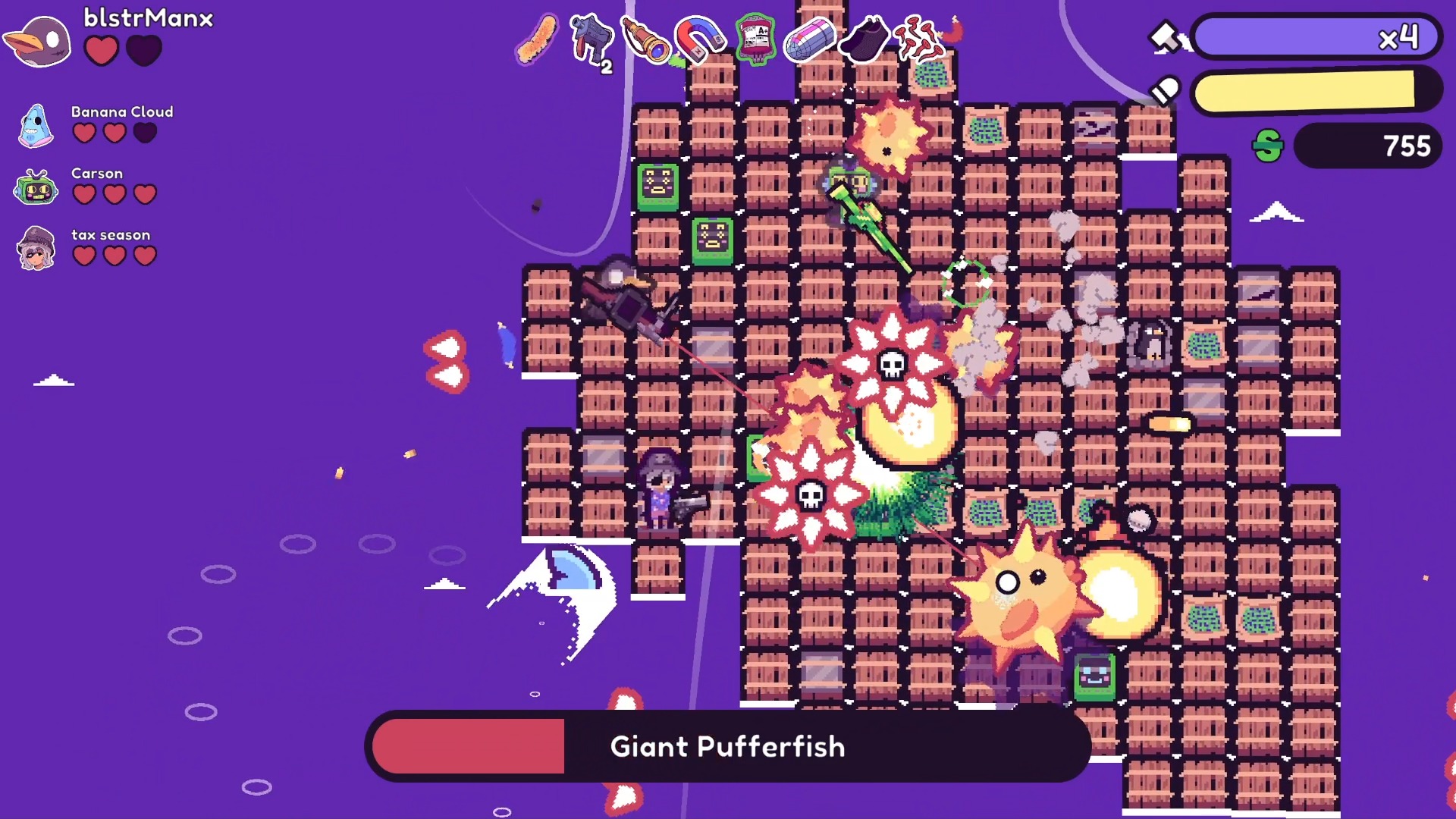Choose tax season's player portrait
This screenshot has height=819, width=1456.
(36, 248)
